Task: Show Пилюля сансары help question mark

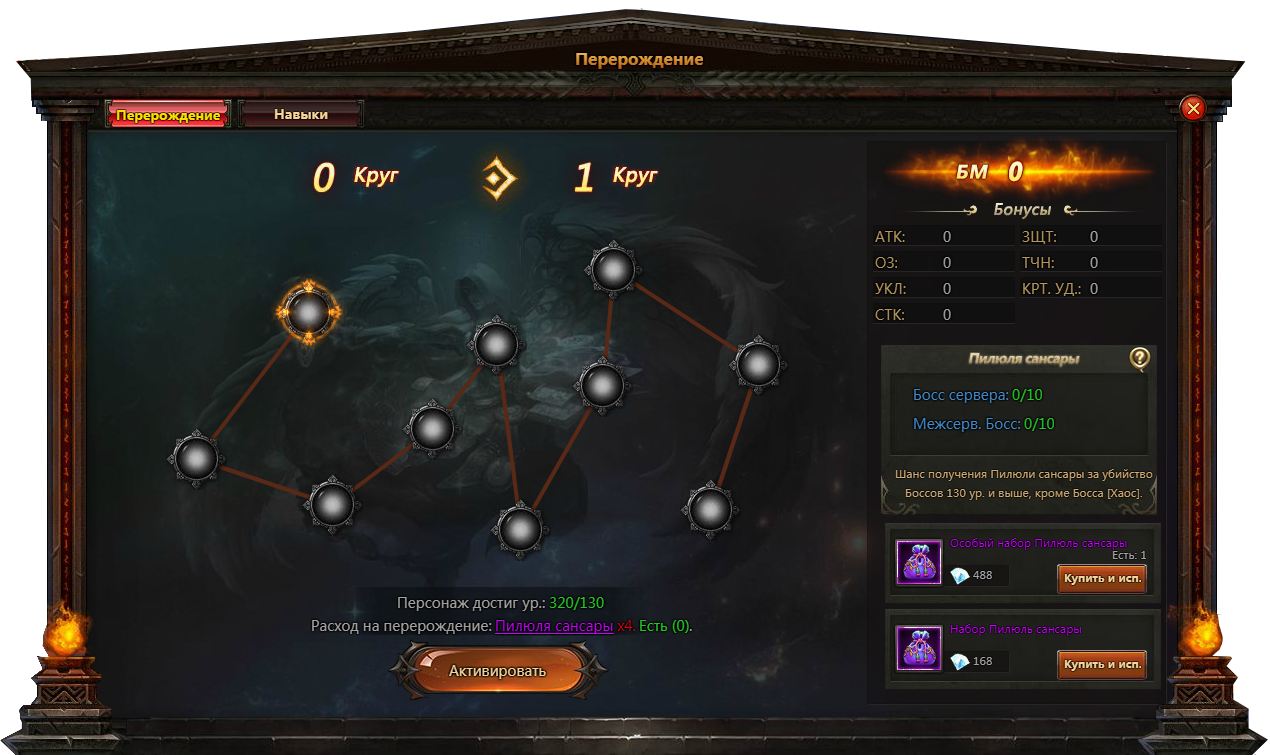Action: tap(1139, 358)
